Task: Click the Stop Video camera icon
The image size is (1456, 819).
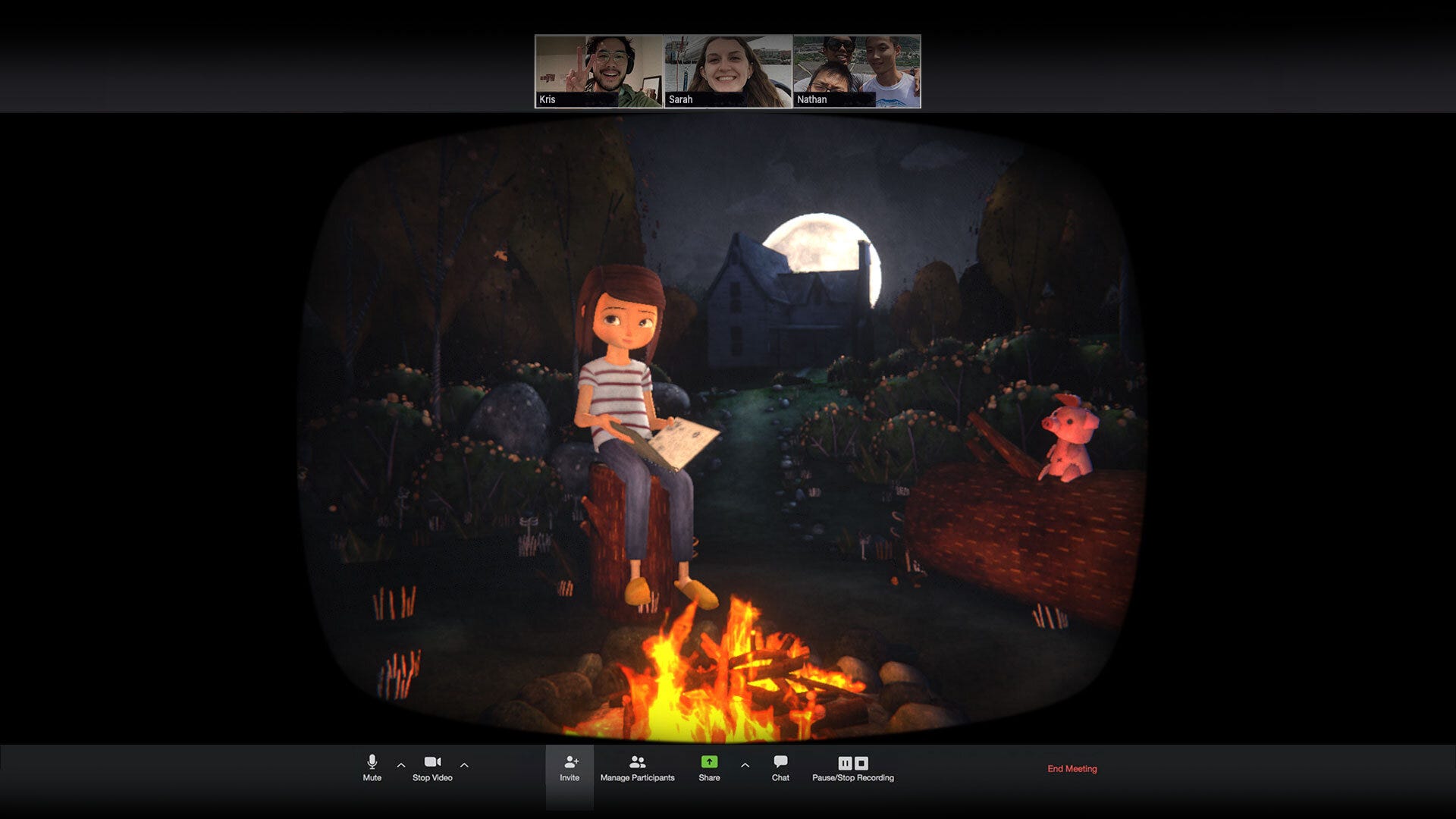Action: (x=433, y=763)
